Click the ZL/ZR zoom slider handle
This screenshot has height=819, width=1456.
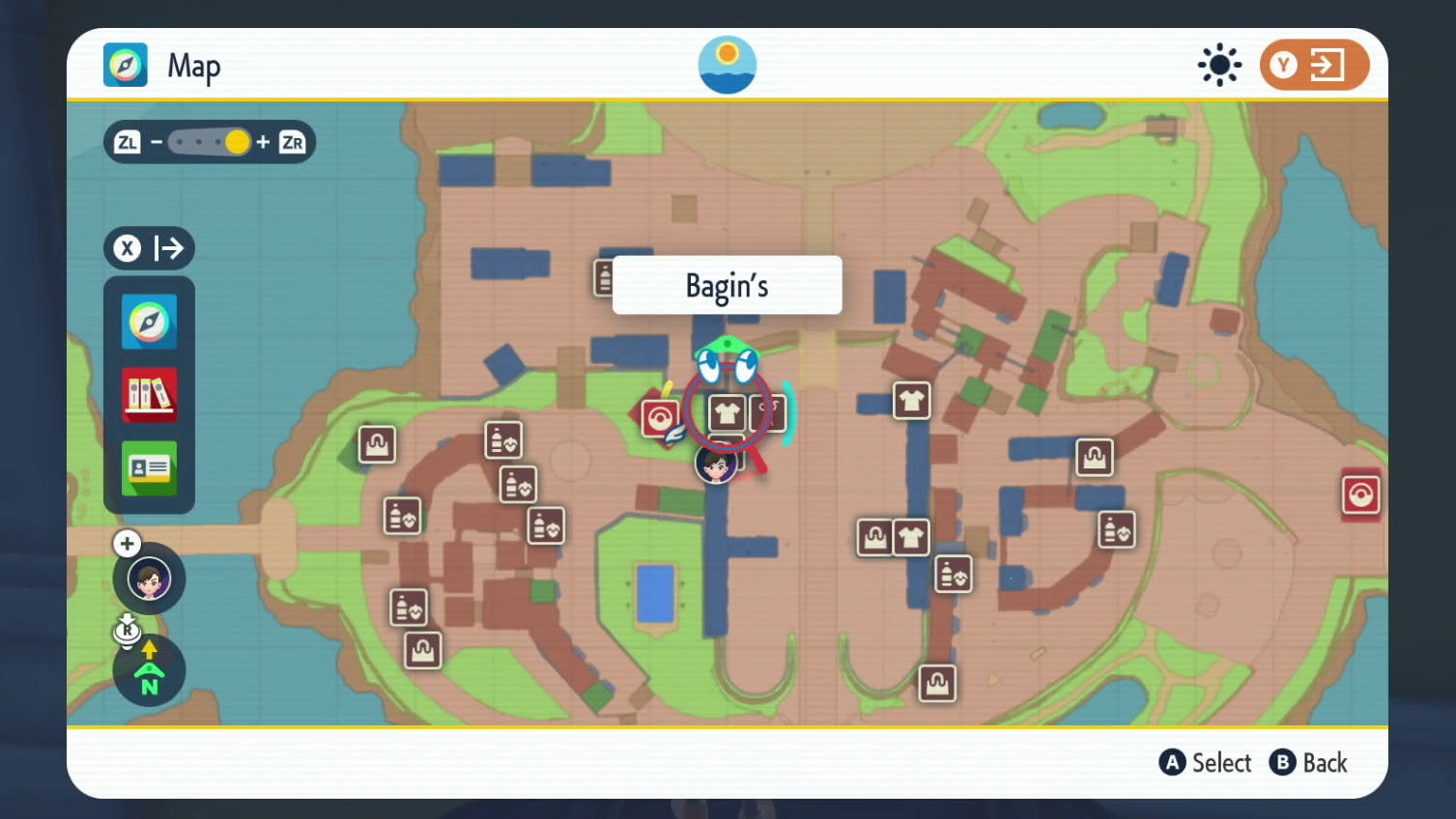pyautogui.click(x=237, y=142)
